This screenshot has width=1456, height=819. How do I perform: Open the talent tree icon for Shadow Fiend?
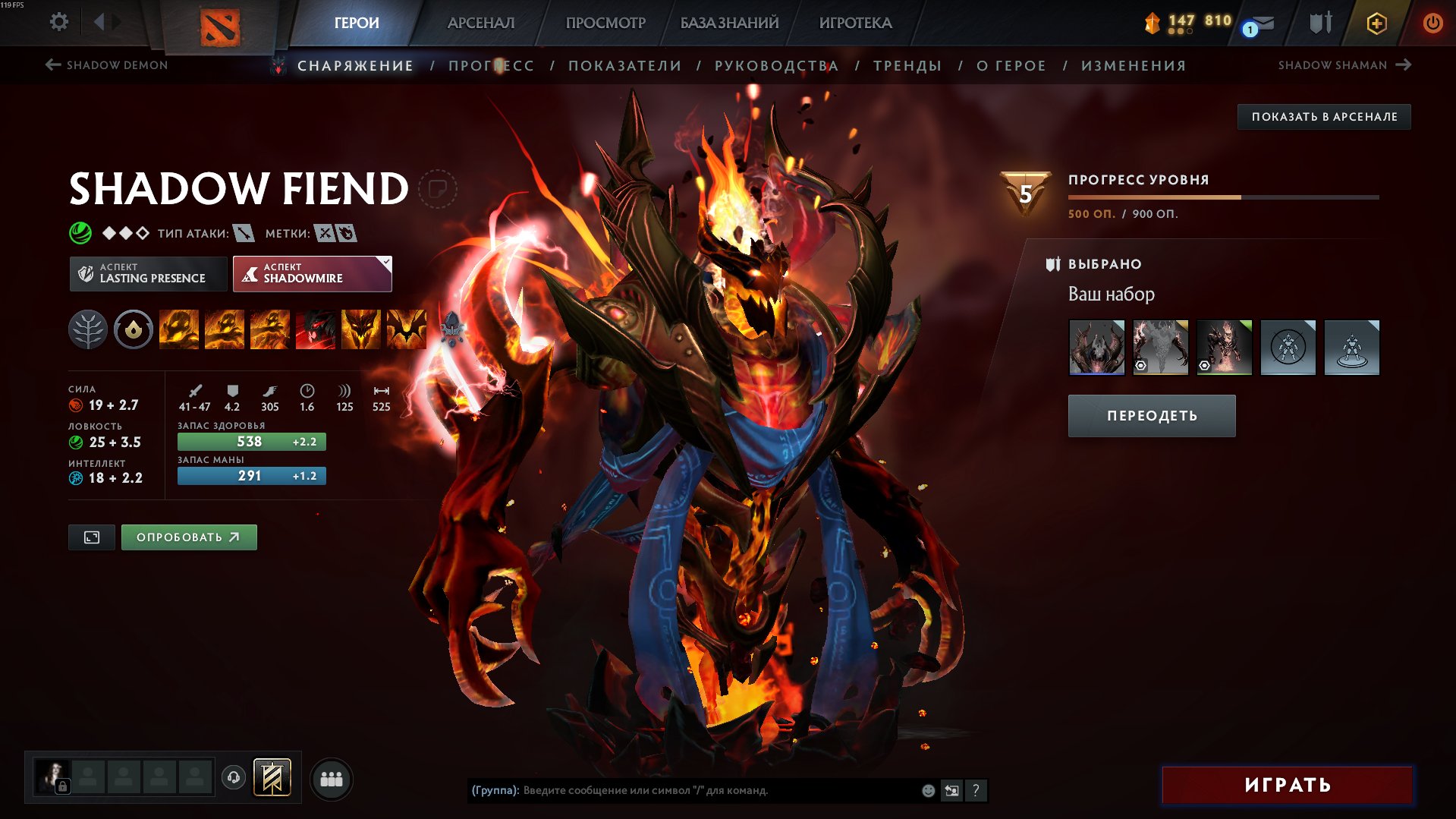[x=89, y=330]
